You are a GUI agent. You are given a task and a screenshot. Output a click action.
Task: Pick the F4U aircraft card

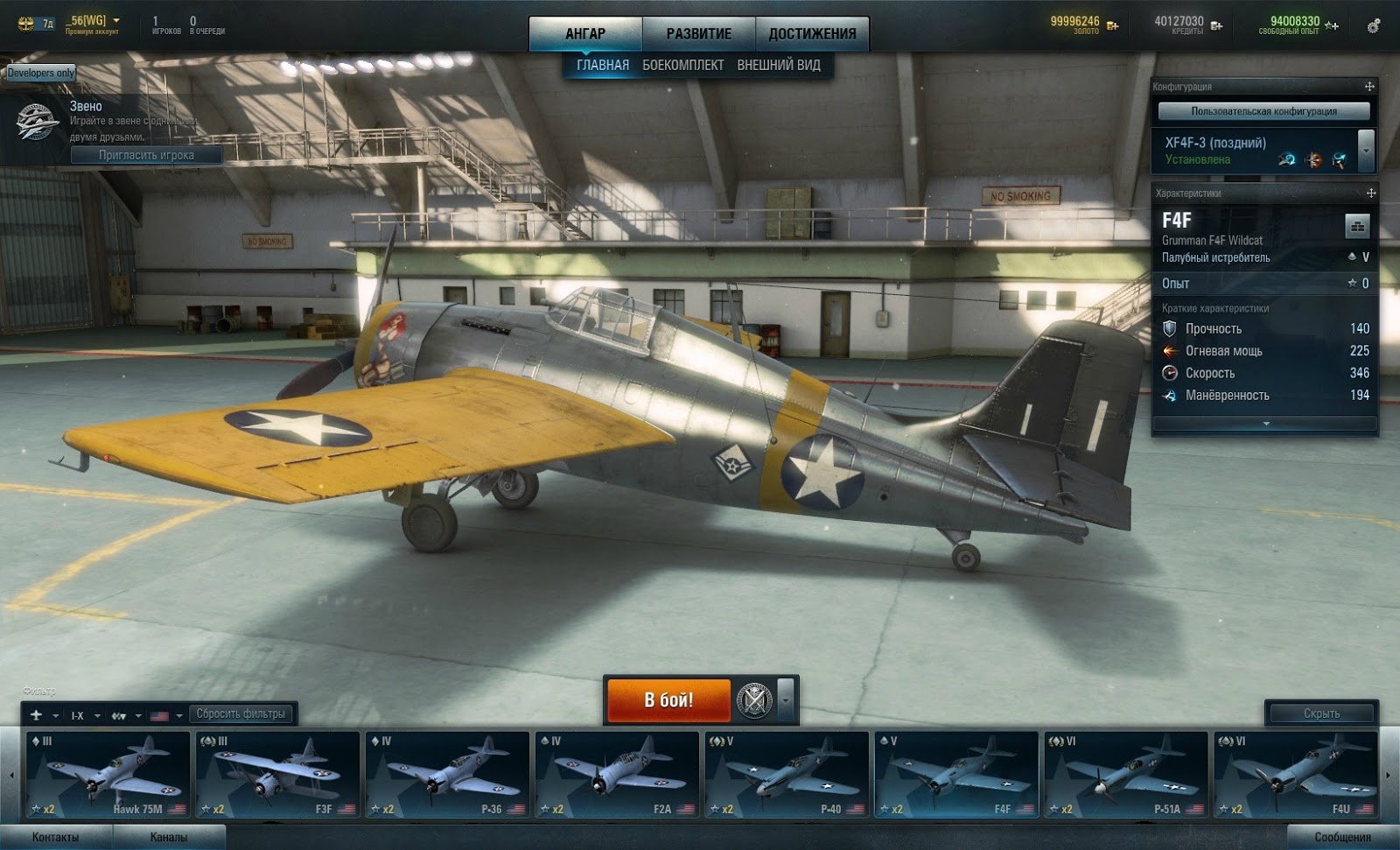(x=1296, y=775)
